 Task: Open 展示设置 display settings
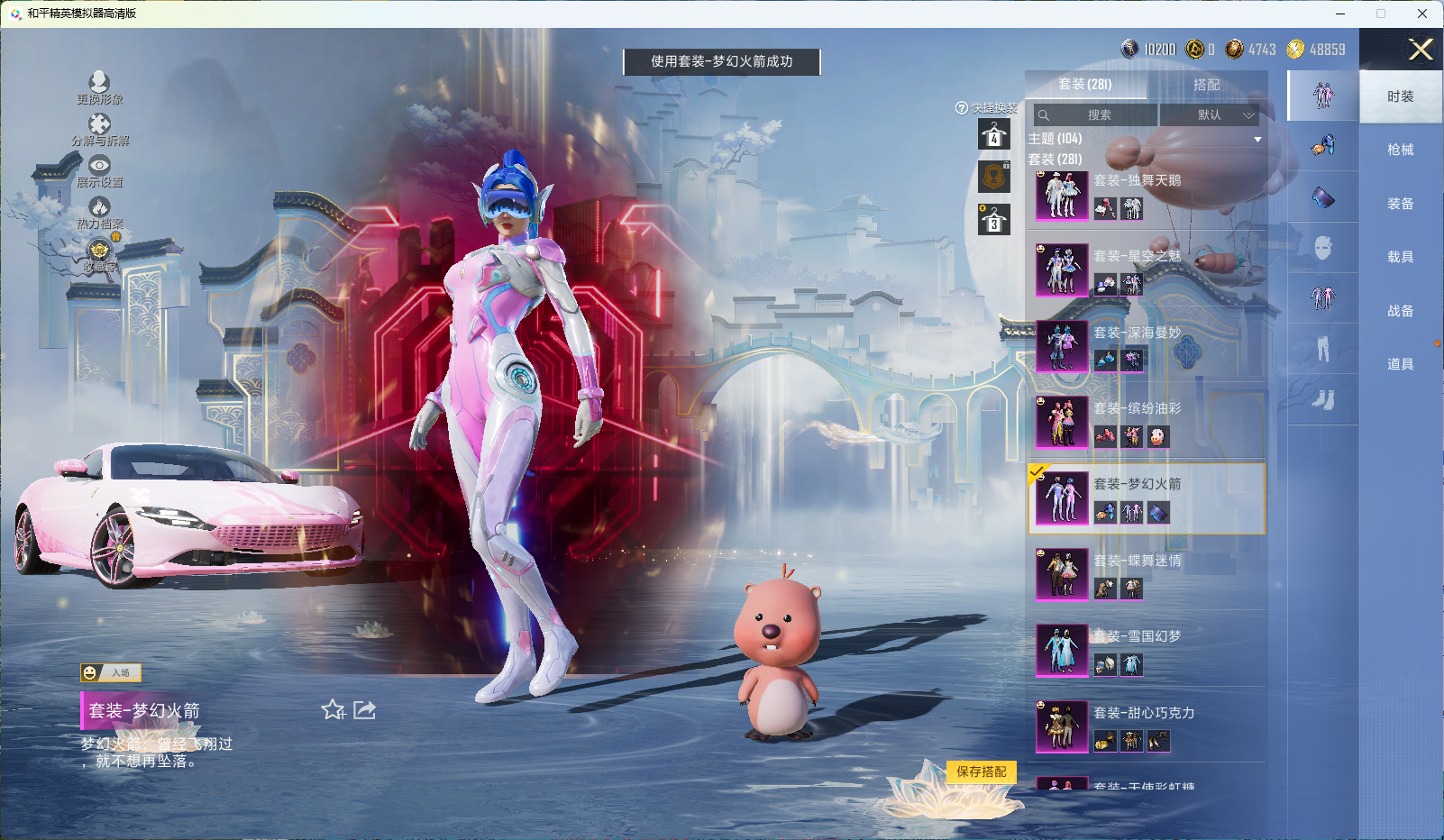click(x=99, y=170)
